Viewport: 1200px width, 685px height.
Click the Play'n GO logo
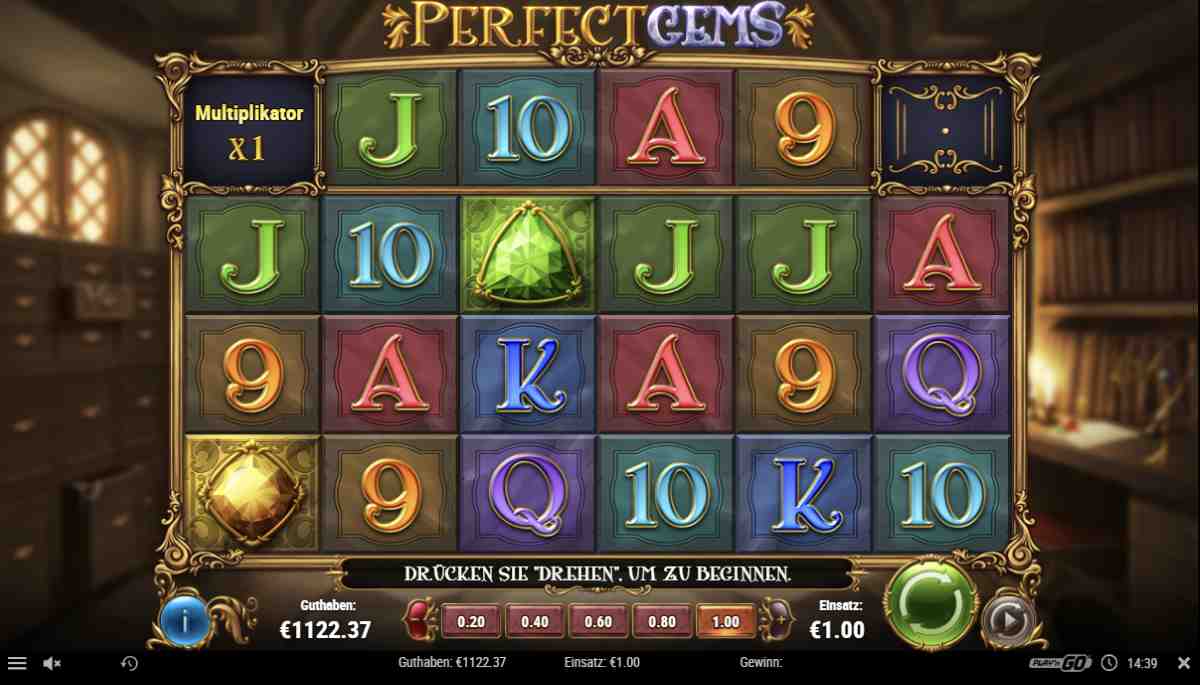[x=1061, y=663]
